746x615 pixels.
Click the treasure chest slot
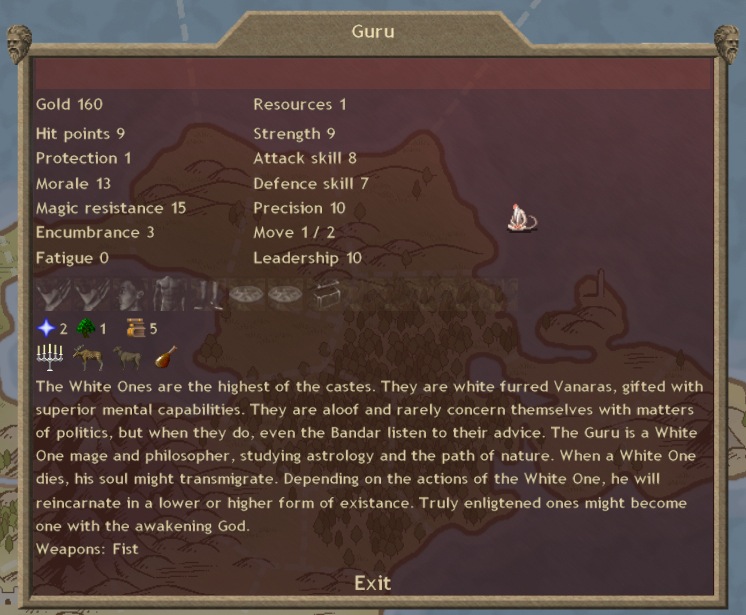[326, 295]
